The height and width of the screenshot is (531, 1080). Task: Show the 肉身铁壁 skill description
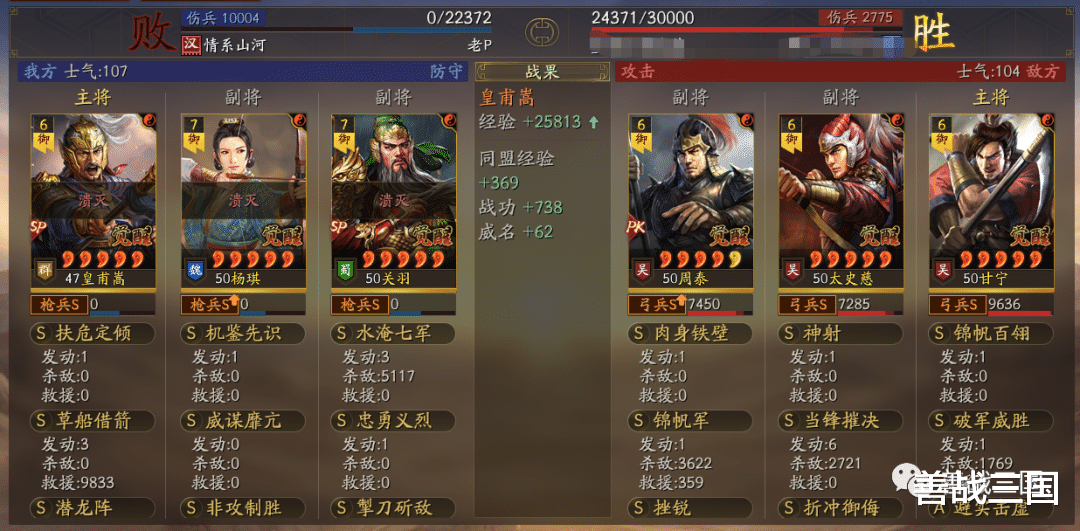(x=690, y=333)
